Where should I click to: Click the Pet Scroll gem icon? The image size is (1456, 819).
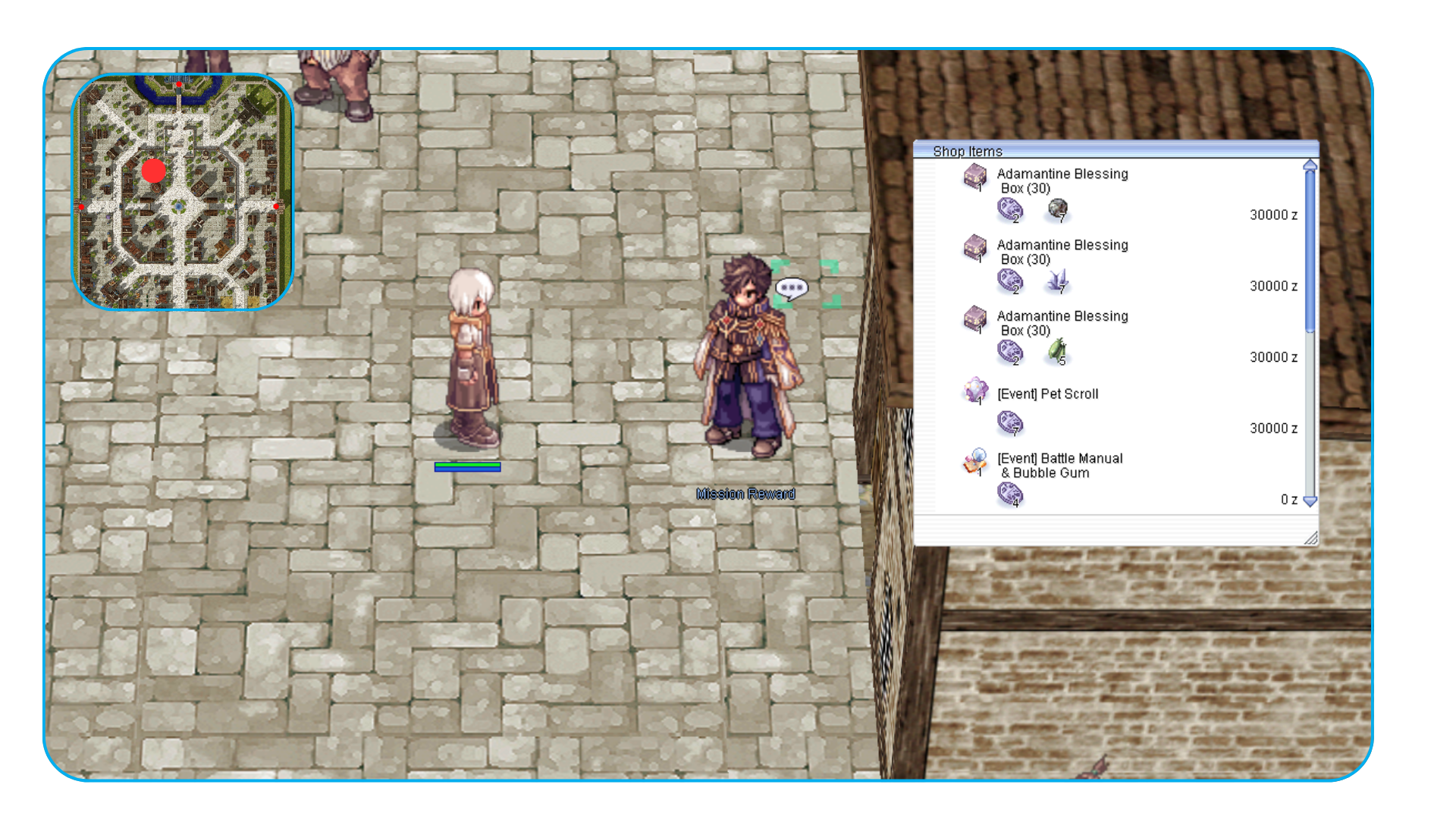pos(975,391)
